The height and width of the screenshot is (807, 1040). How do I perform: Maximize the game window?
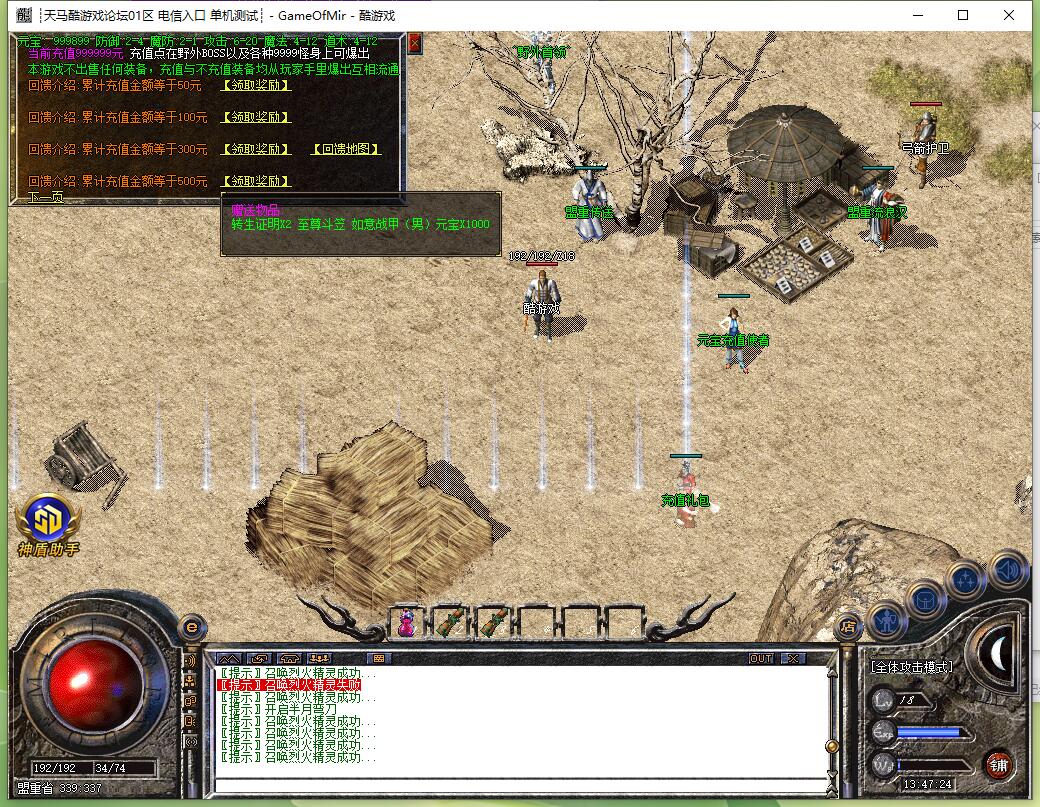pos(963,15)
